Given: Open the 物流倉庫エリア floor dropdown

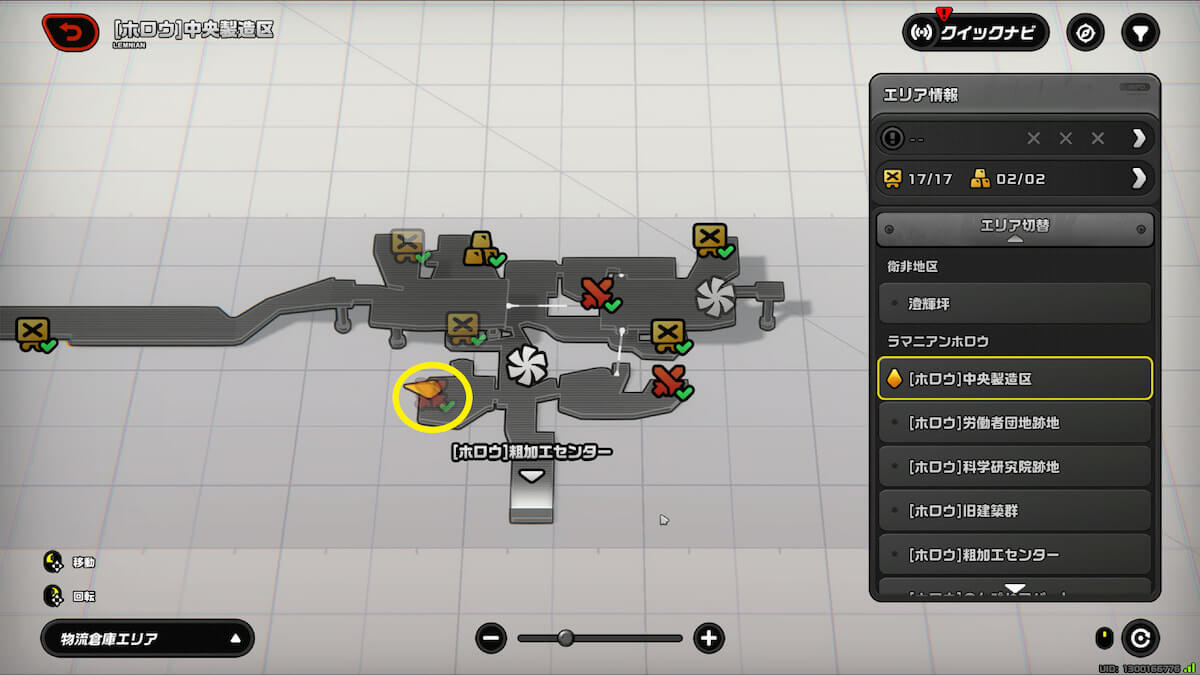Looking at the screenshot, I should pos(147,639).
